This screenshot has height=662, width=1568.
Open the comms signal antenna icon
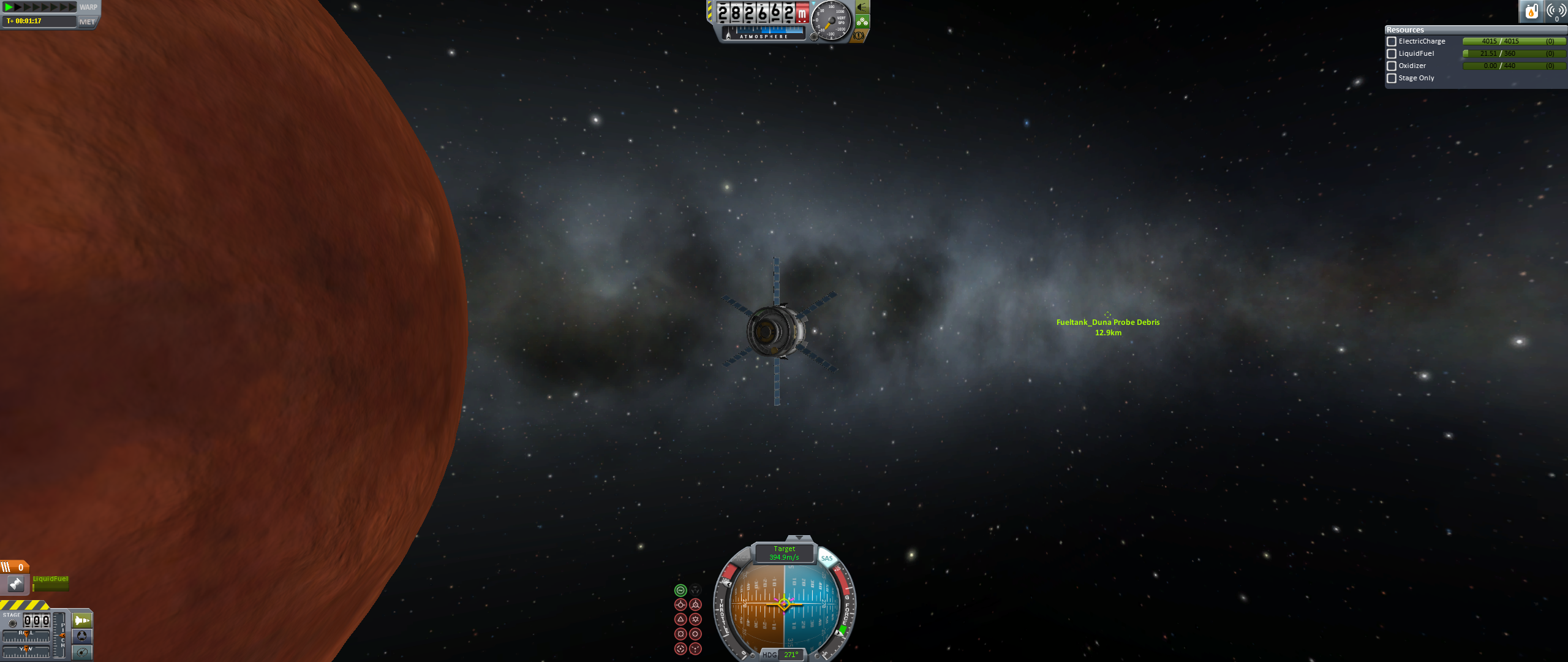pyautogui.click(x=1556, y=11)
